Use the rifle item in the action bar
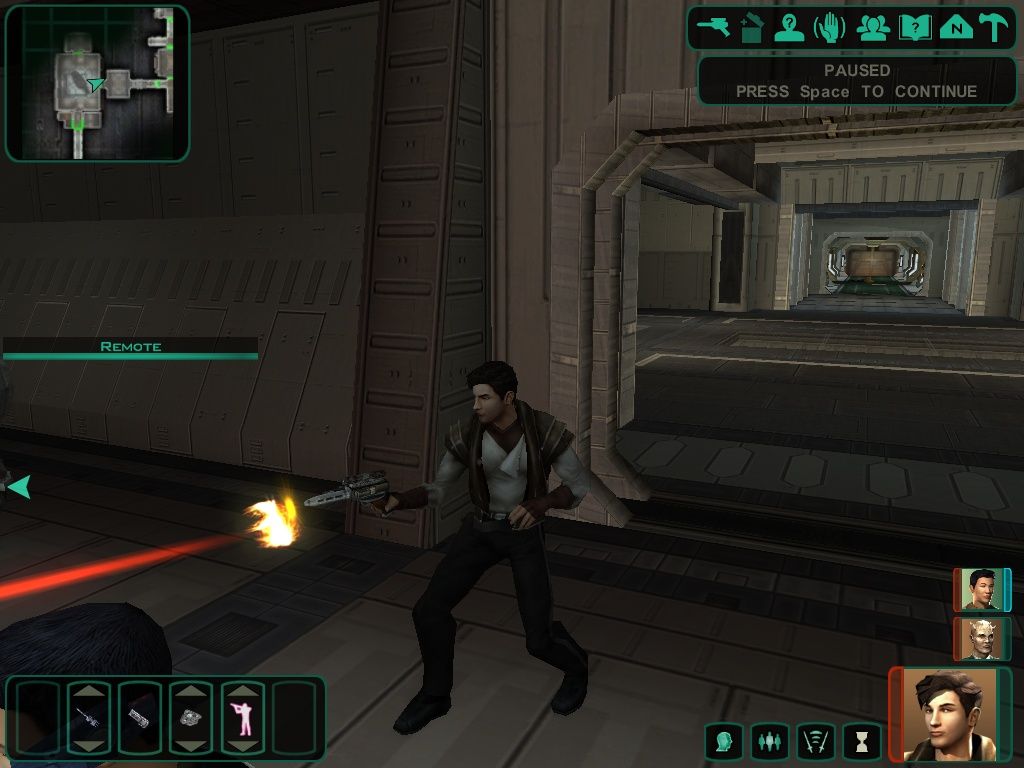 (x=87, y=718)
